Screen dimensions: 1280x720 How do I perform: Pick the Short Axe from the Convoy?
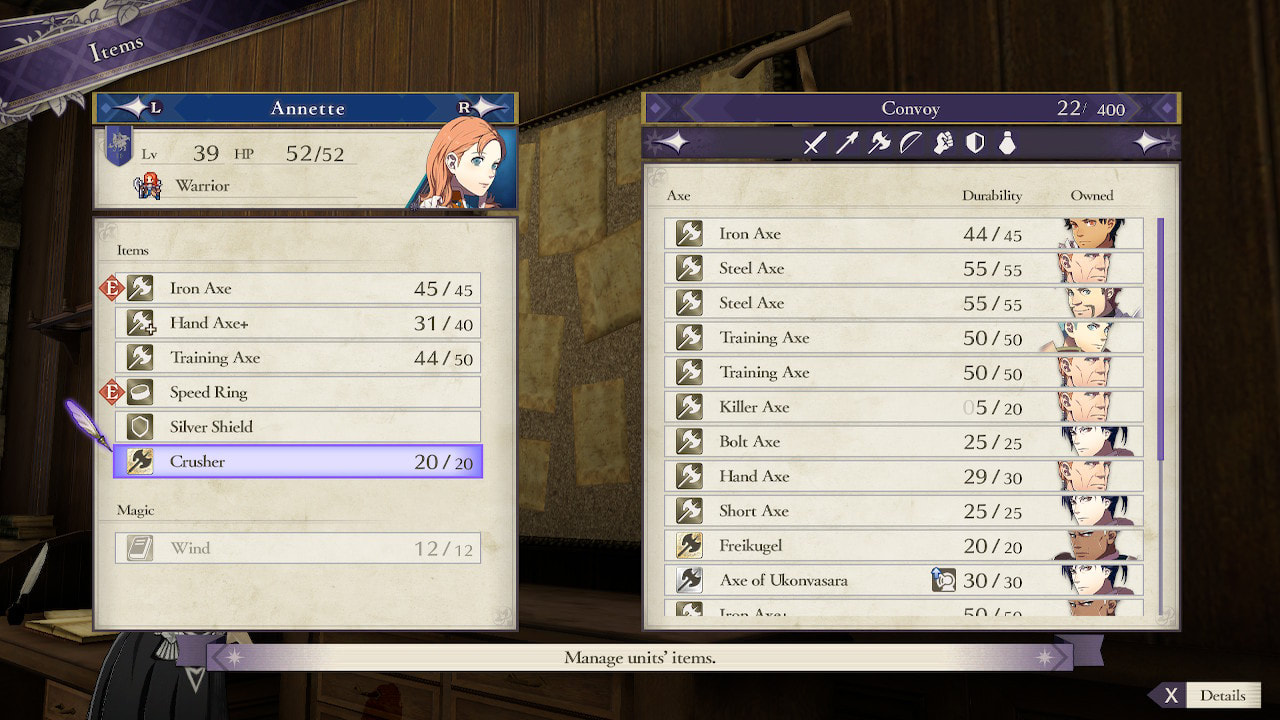903,511
